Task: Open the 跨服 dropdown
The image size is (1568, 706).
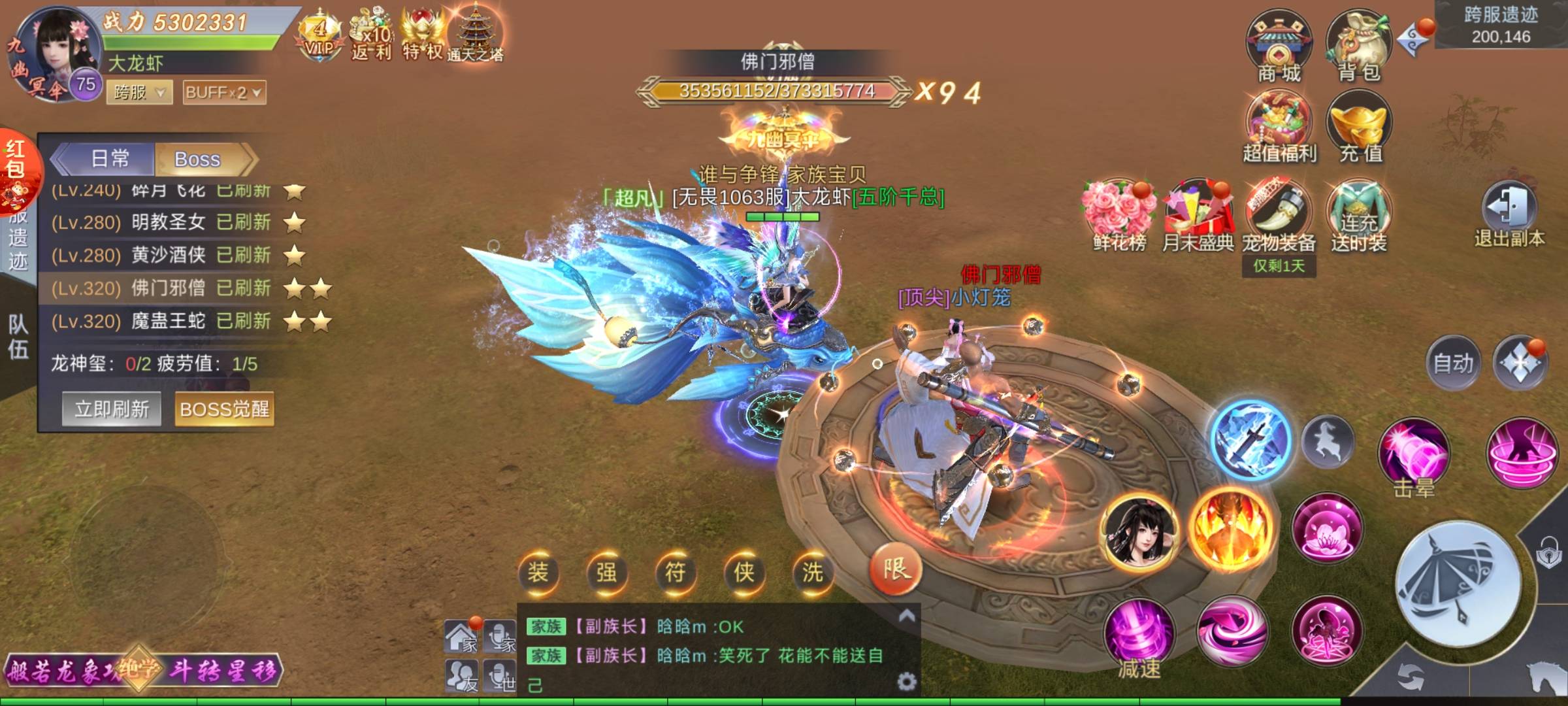Action: pyautogui.click(x=139, y=93)
